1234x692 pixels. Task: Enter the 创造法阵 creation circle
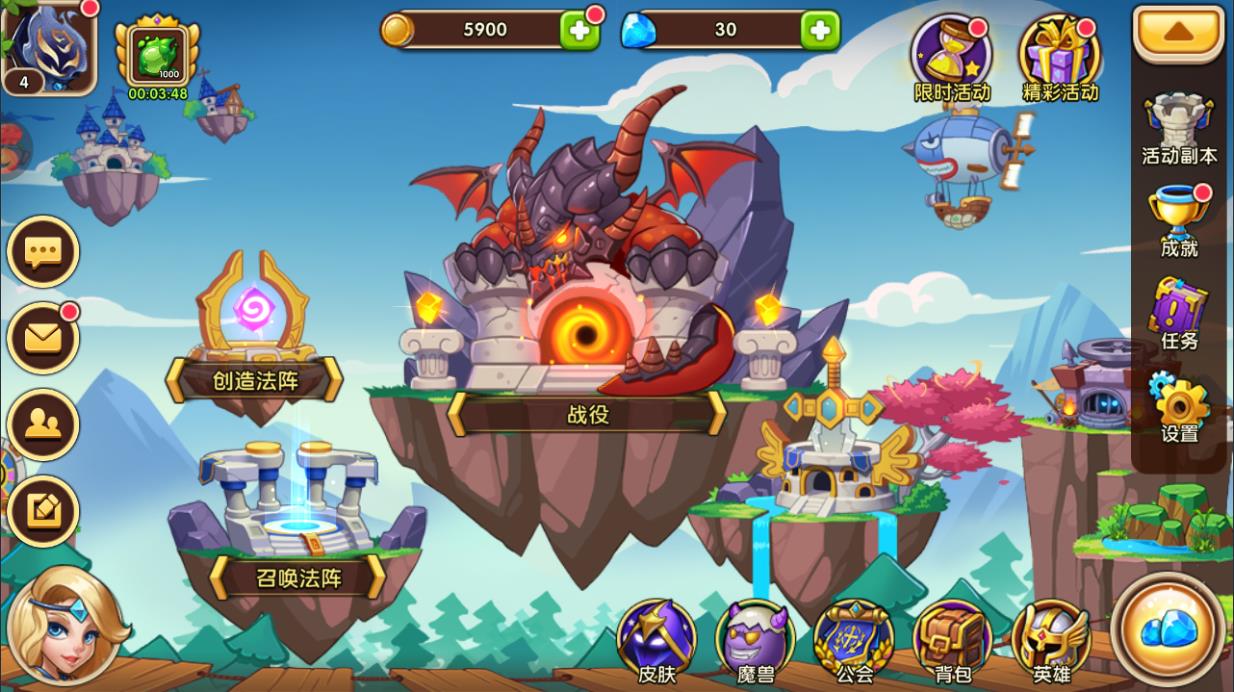(x=255, y=380)
